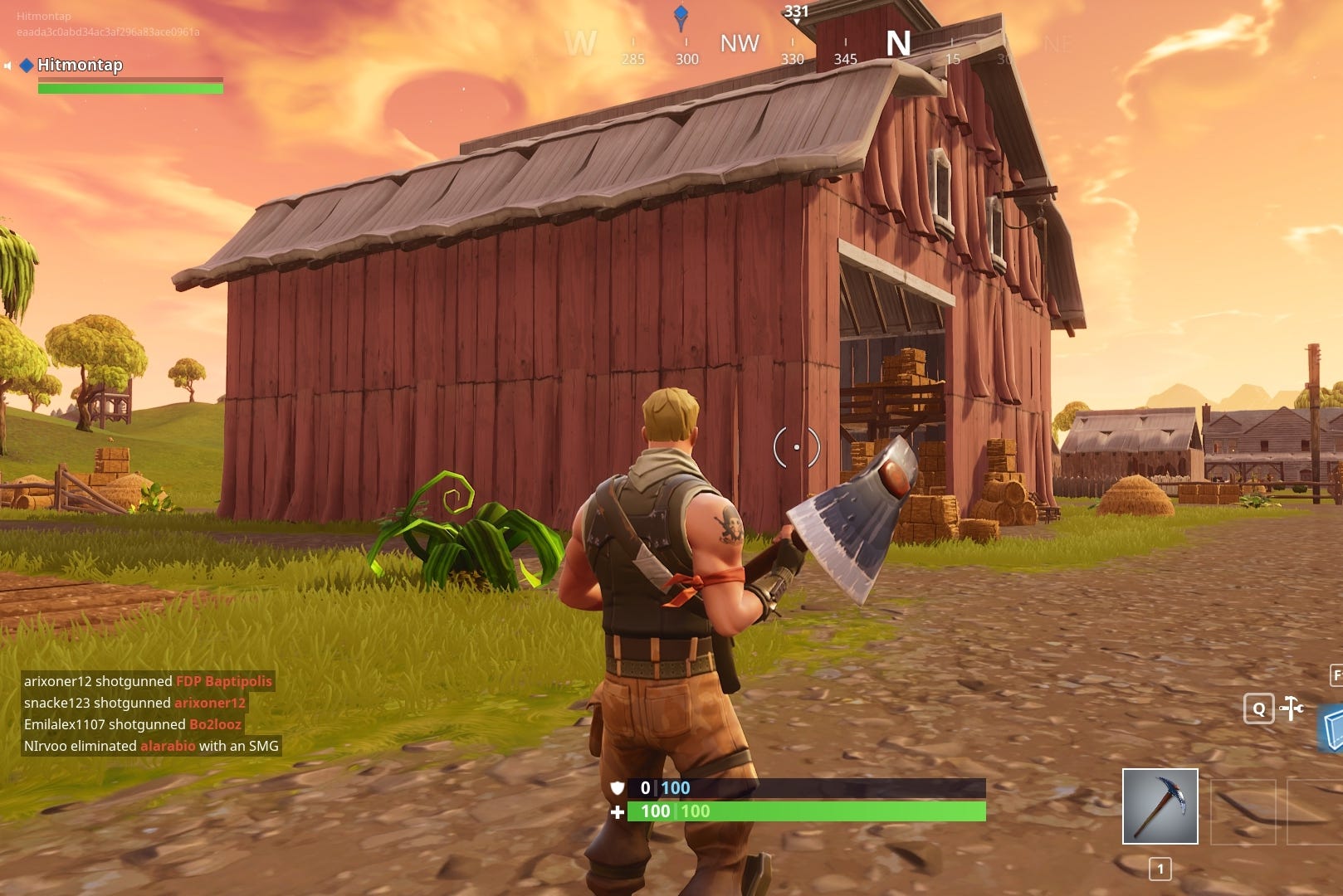Click the health plus icon near the health bar

coord(616,812)
